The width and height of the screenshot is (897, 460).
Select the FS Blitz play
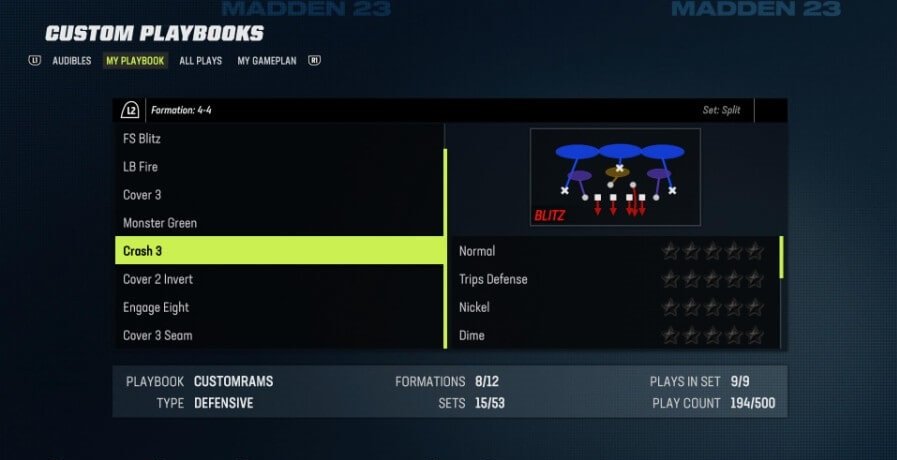[x=279, y=139]
